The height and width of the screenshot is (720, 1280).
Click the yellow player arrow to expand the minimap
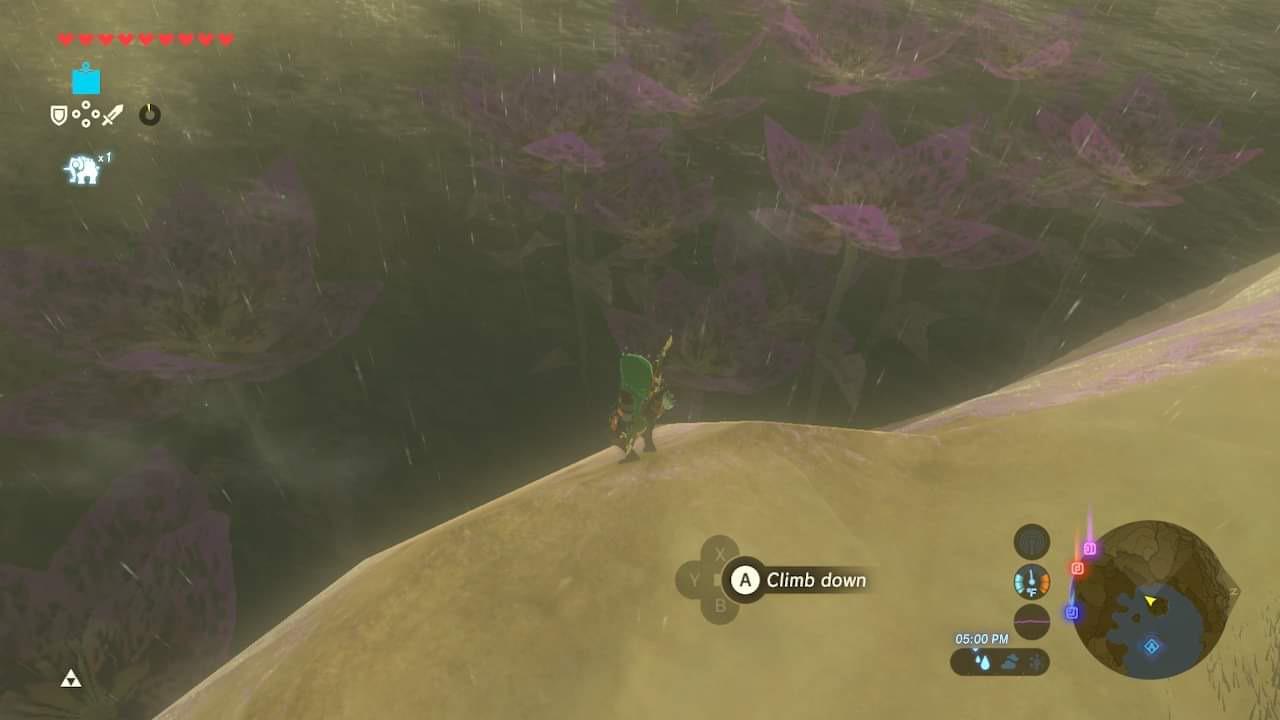coord(1150,600)
